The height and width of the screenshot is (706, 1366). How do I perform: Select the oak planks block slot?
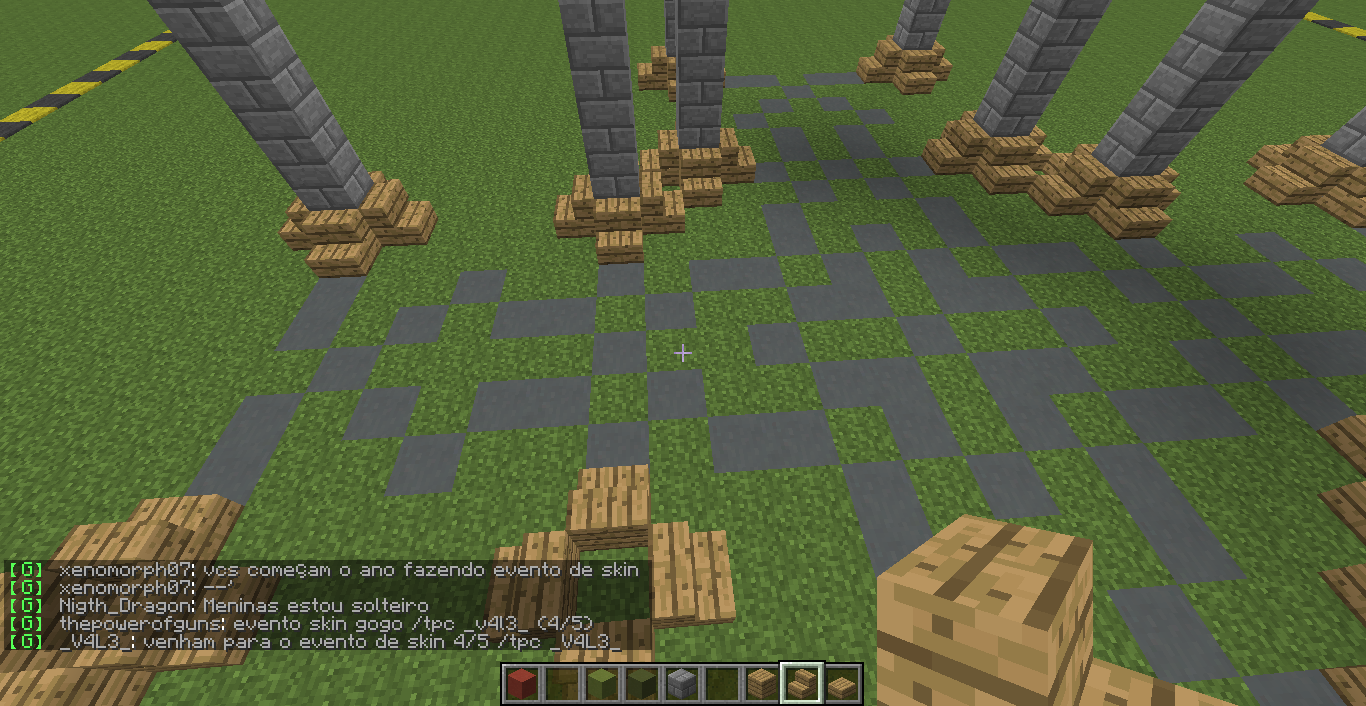click(761, 684)
